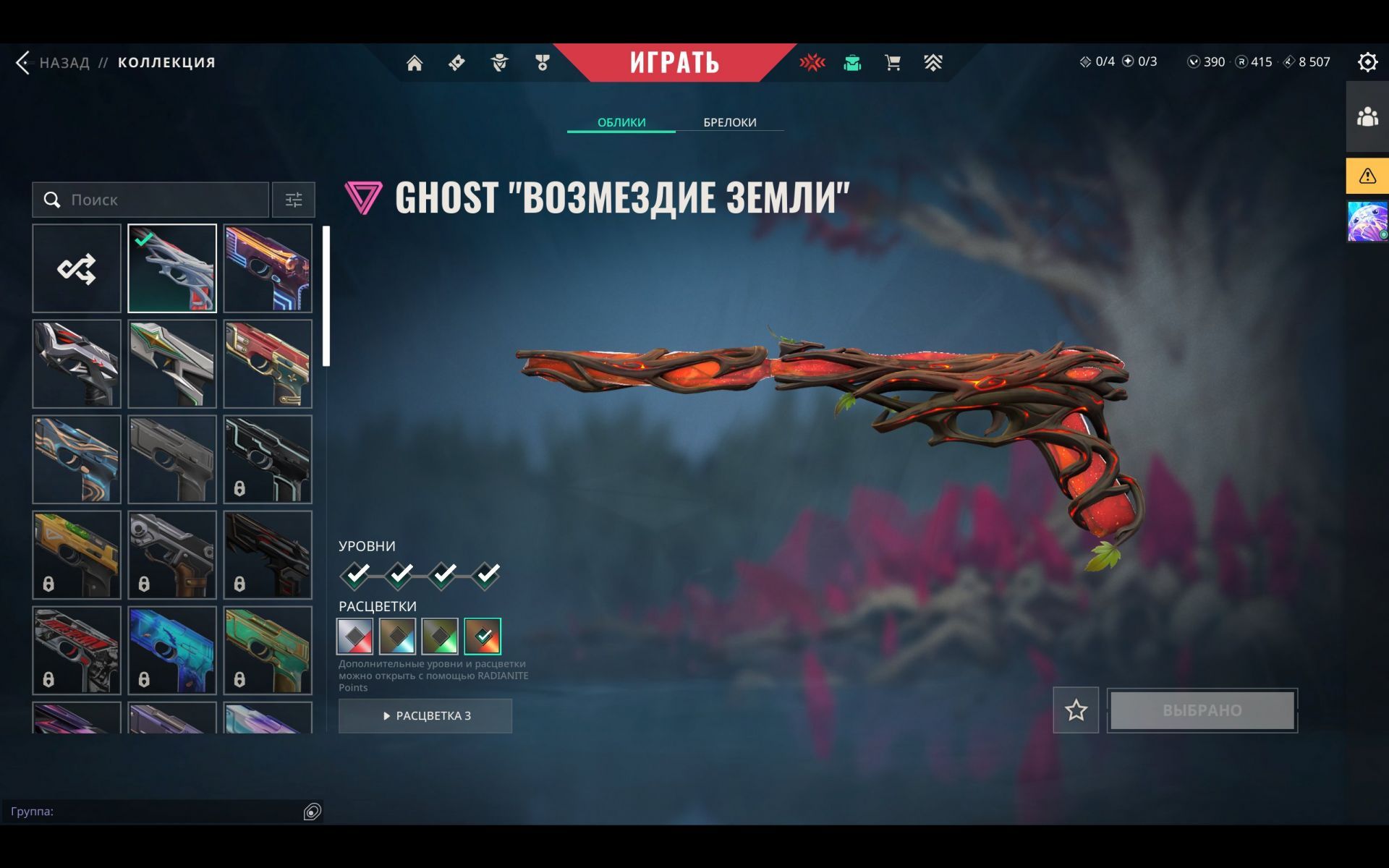This screenshot has height=868, width=1389.
Task: Click the ВЫБРАНО equip button
Action: (x=1202, y=710)
